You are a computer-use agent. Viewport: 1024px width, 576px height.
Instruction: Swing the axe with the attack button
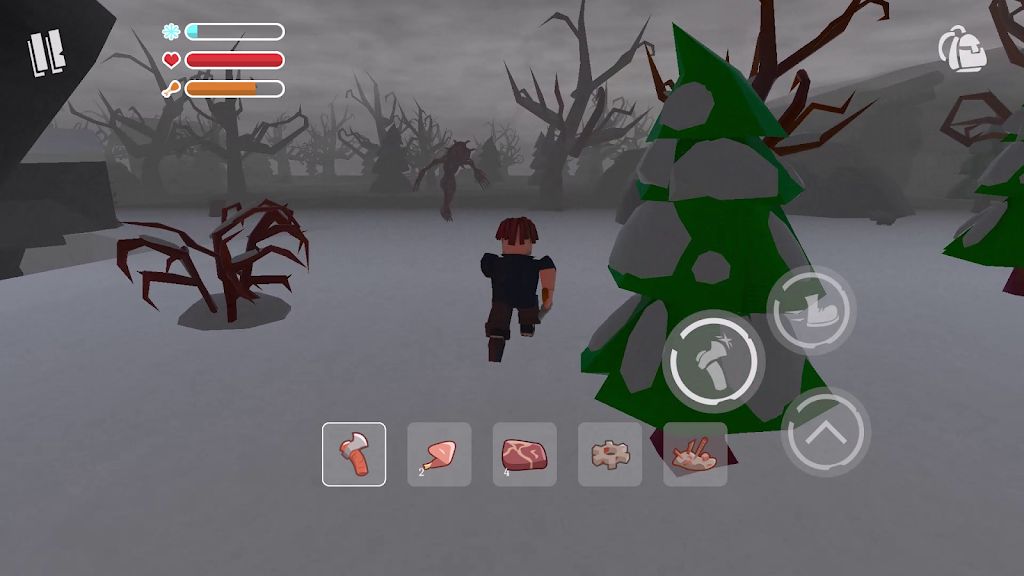(713, 362)
